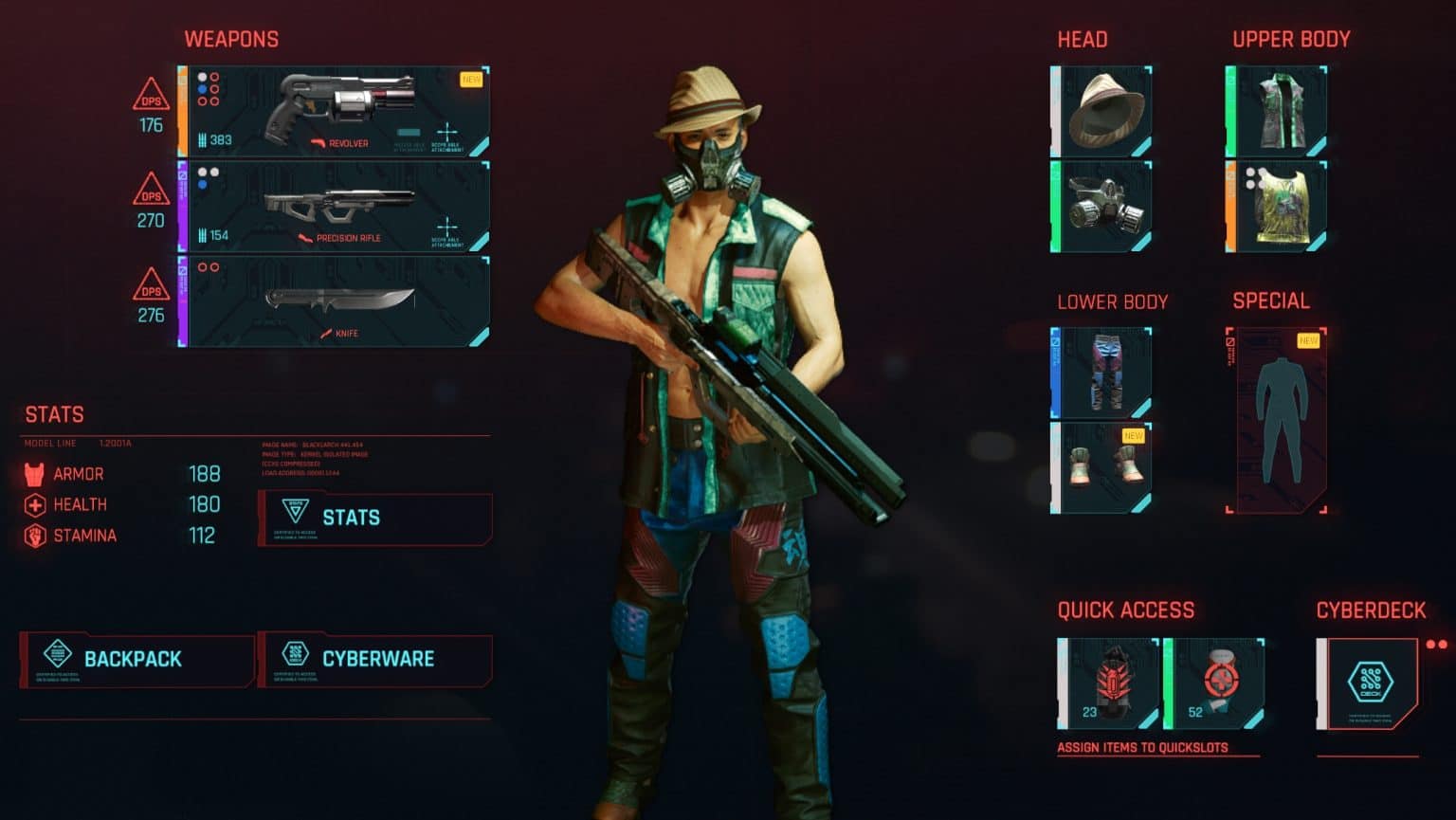Click Assign Items to Quickslots

click(x=1142, y=747)
